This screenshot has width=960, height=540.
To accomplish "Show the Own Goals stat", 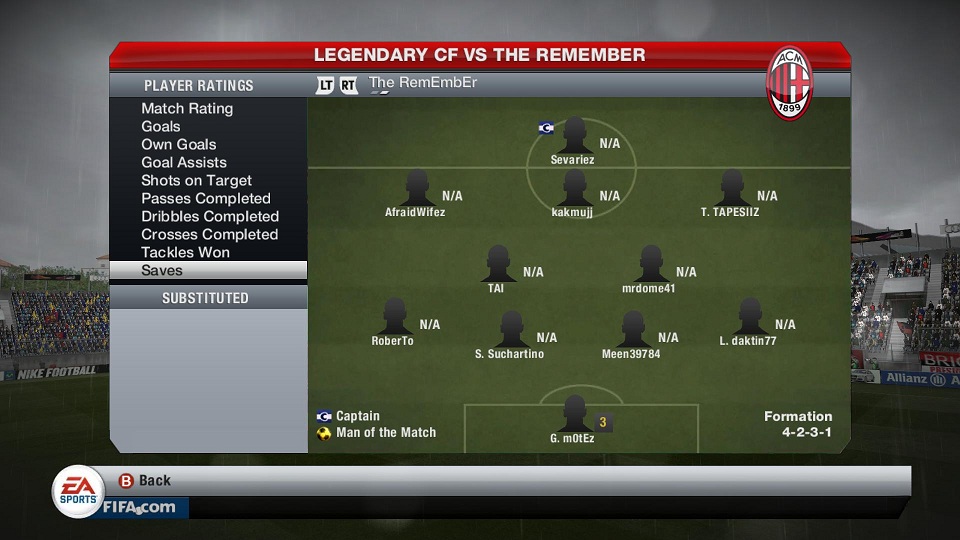I will [x=179, y=144].
